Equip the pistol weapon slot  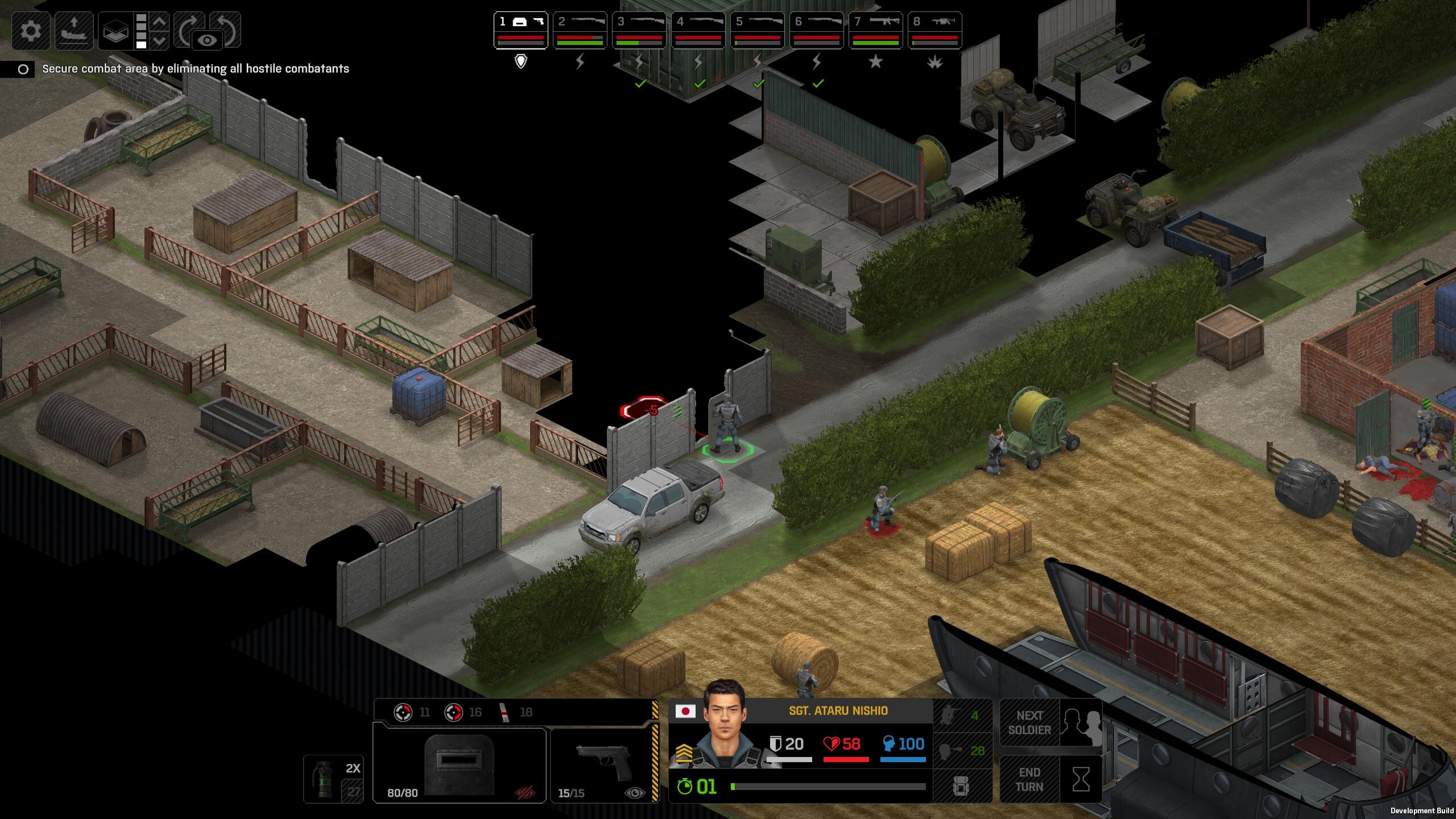(604, 765)
